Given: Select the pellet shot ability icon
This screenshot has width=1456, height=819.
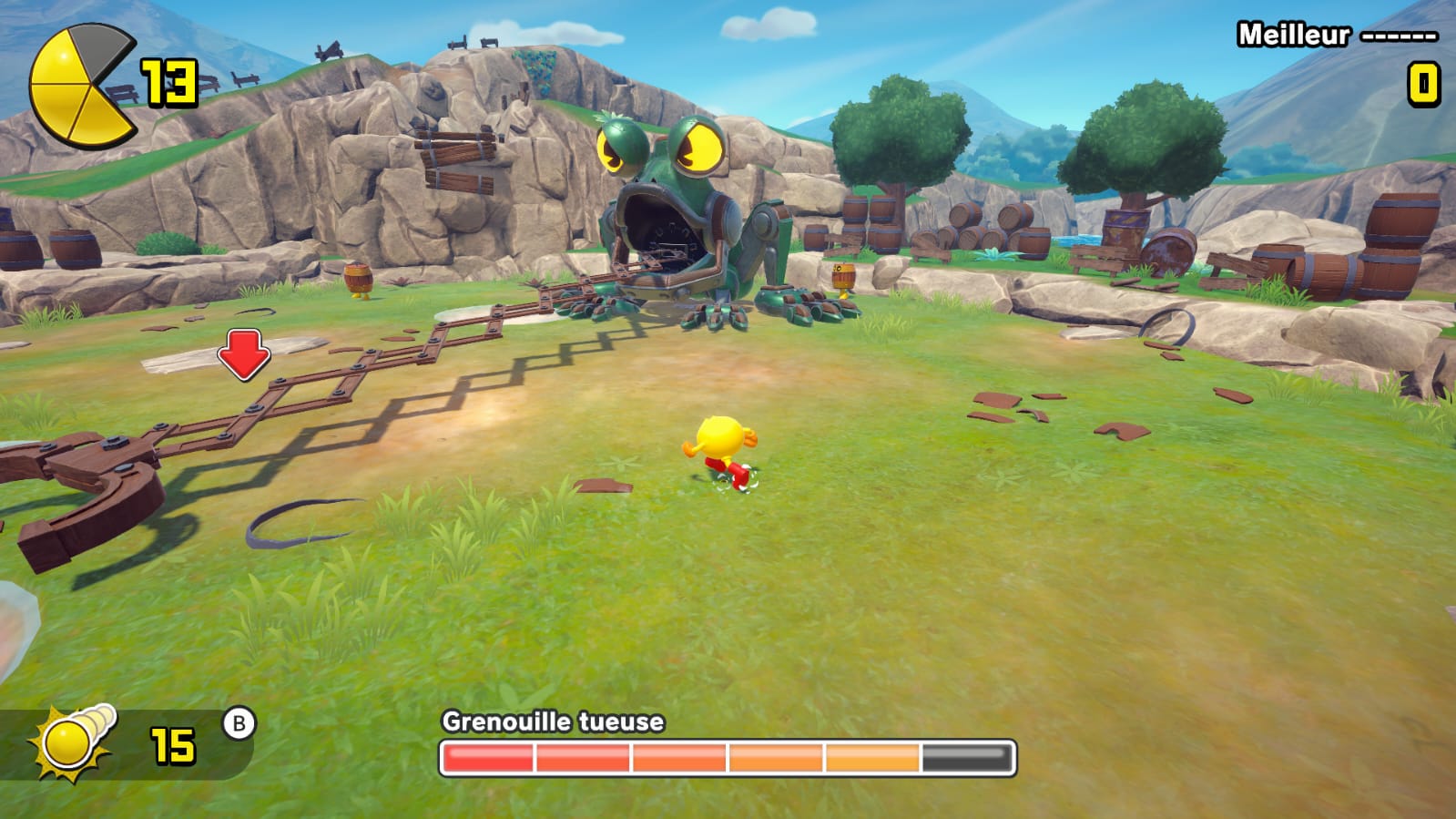Looking at the screenshot, I should click(x=75, y=742).
